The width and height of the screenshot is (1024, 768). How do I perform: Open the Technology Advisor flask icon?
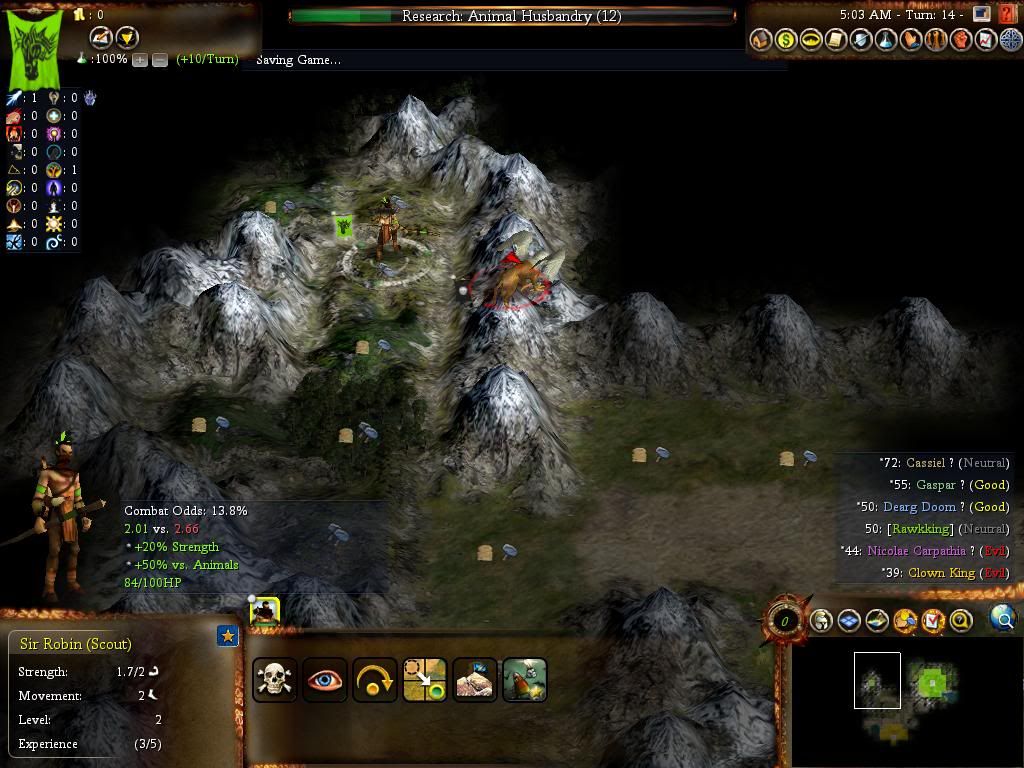click(x=886, y=41)
